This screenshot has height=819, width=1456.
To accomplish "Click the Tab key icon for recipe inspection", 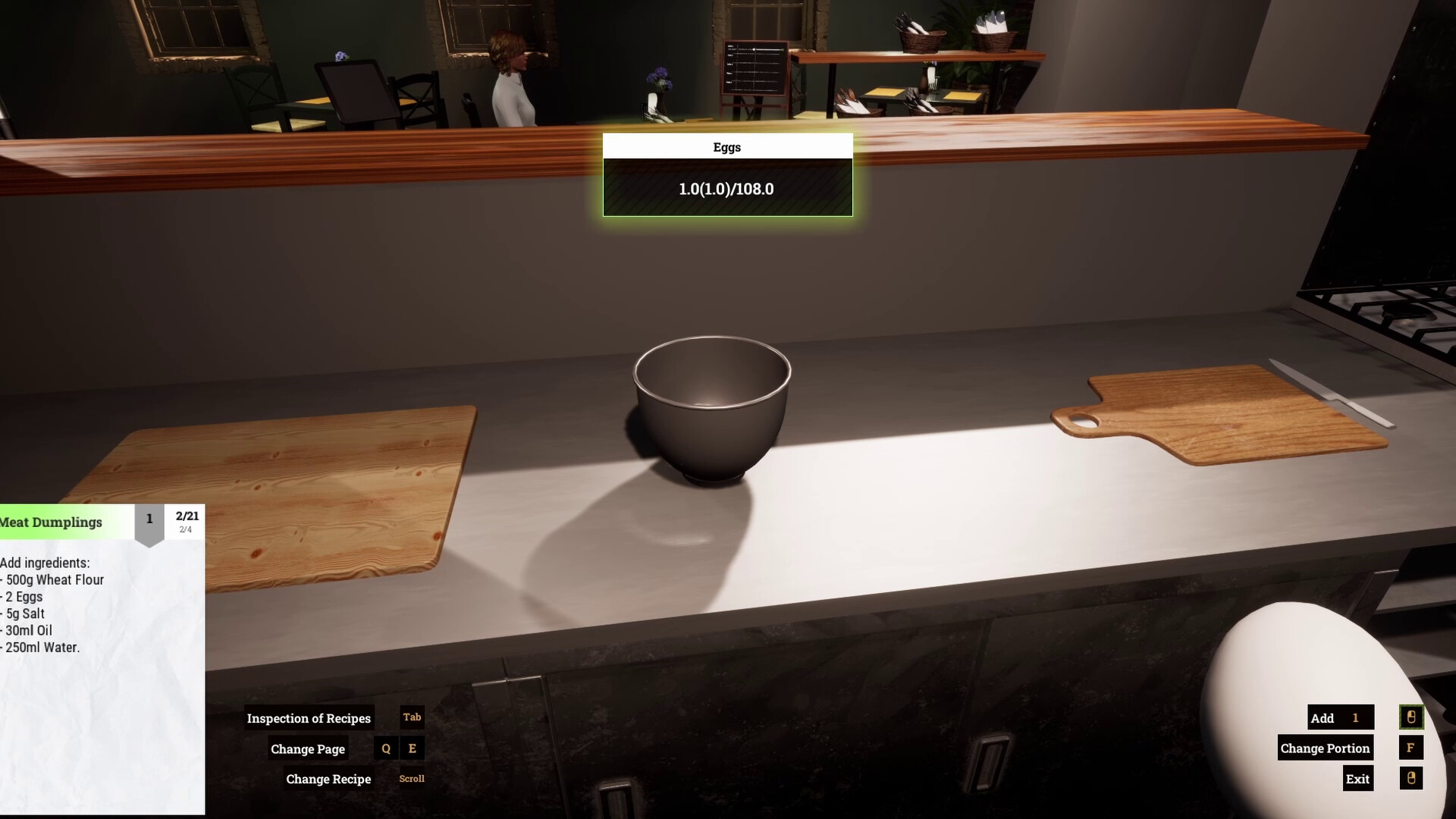I will (x=410, y=717).
